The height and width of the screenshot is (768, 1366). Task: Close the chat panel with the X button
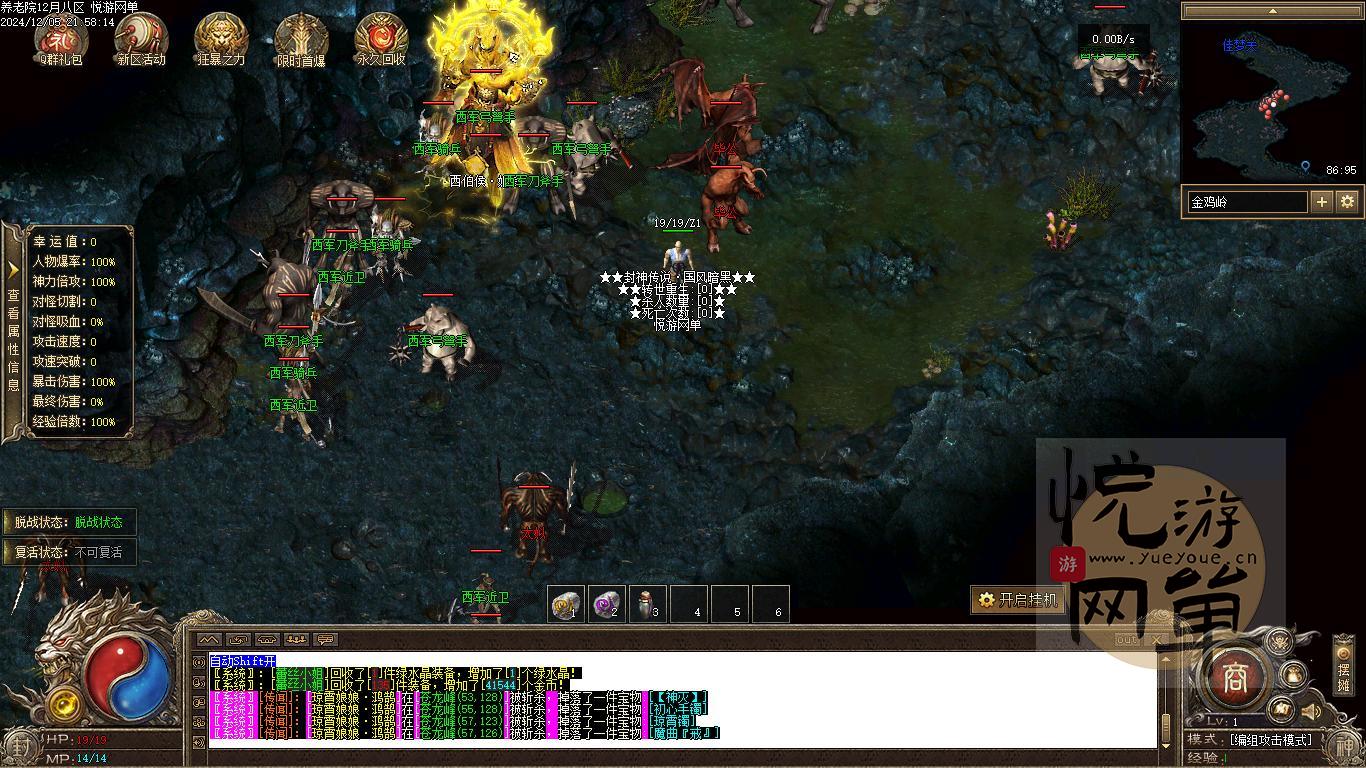click(1157, 640)
